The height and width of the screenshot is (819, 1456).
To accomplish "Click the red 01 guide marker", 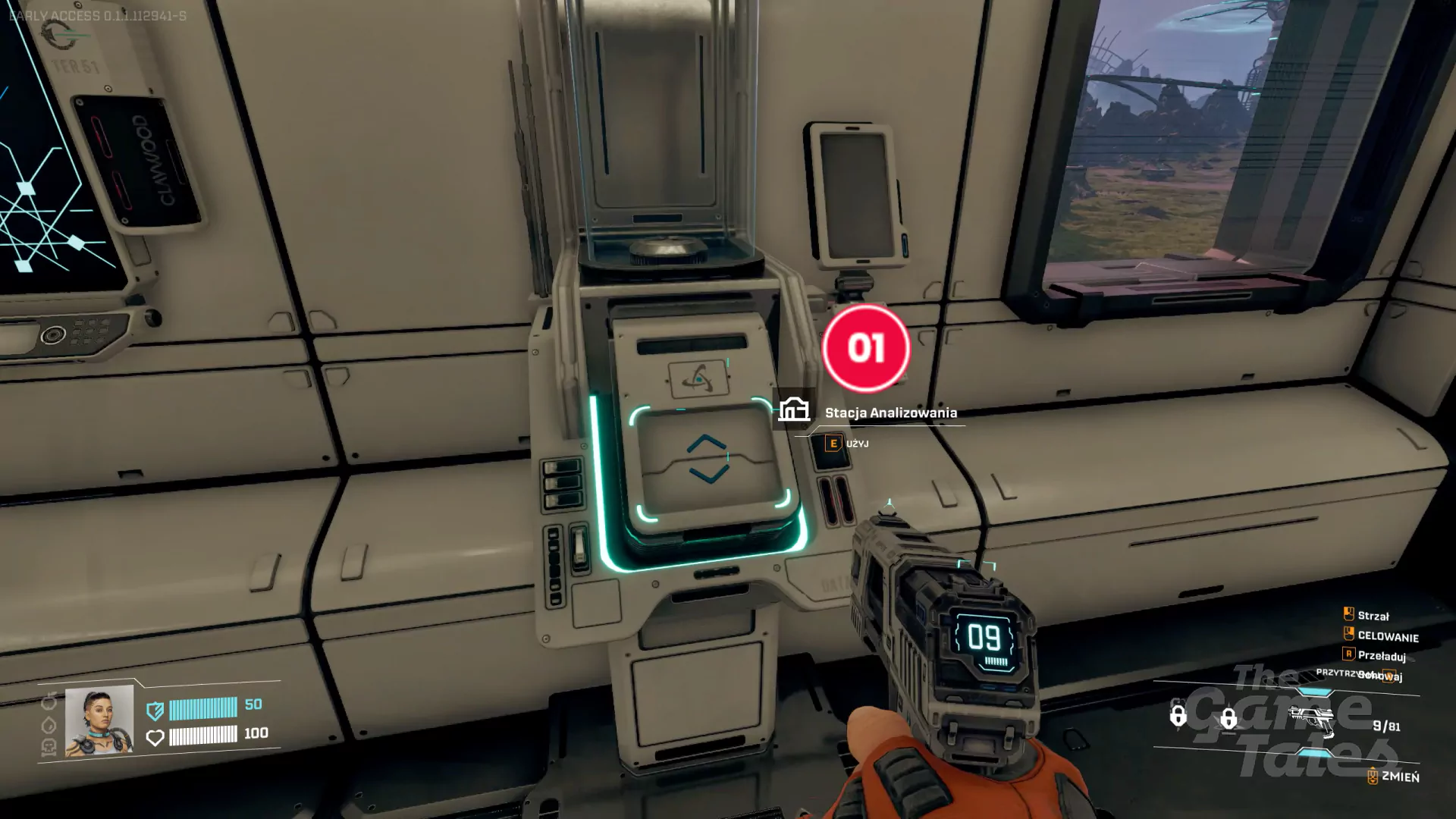I will click(x=866, y=349).
